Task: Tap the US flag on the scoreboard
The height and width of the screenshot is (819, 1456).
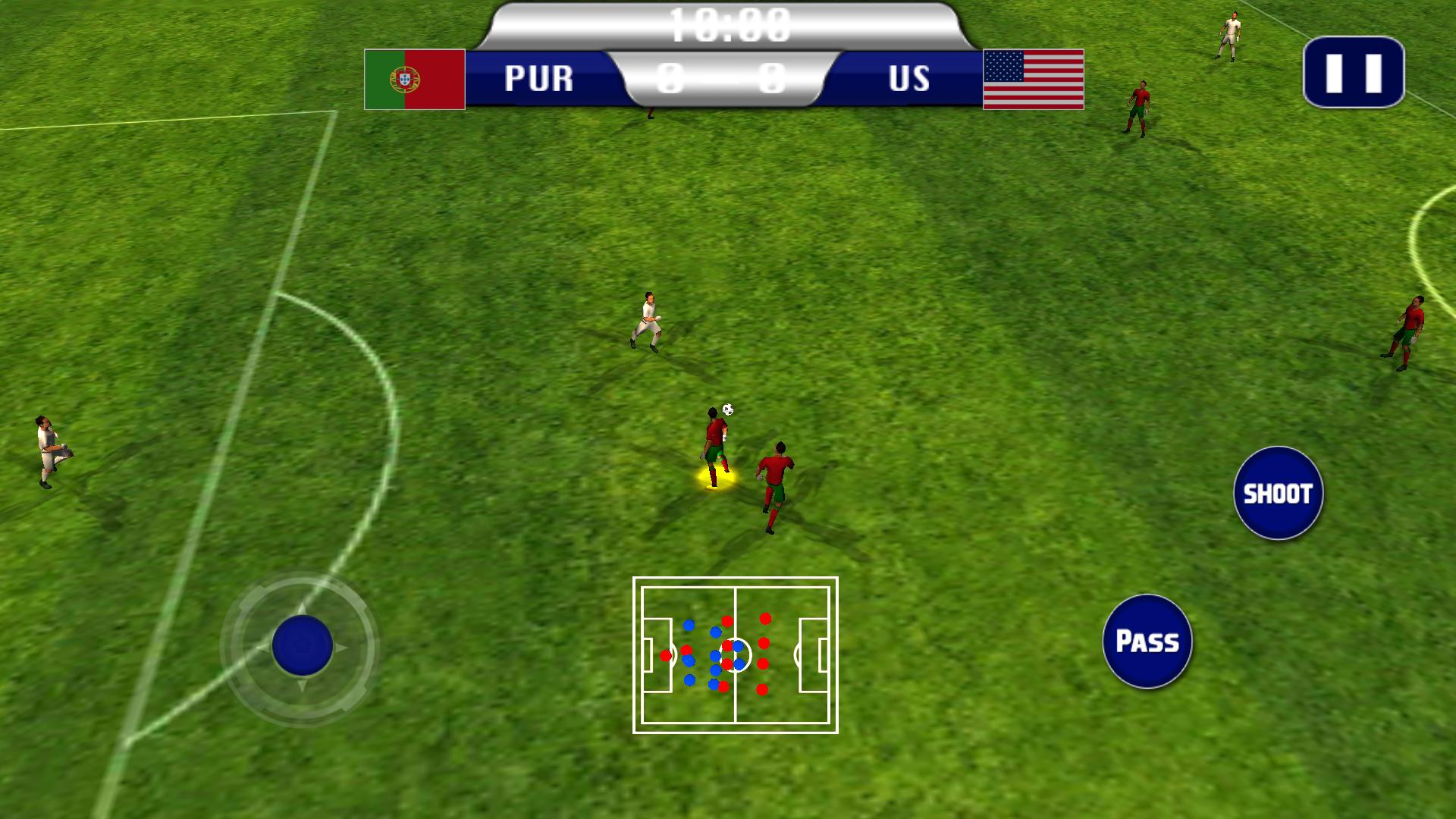Action: (x=1032, y=79)
